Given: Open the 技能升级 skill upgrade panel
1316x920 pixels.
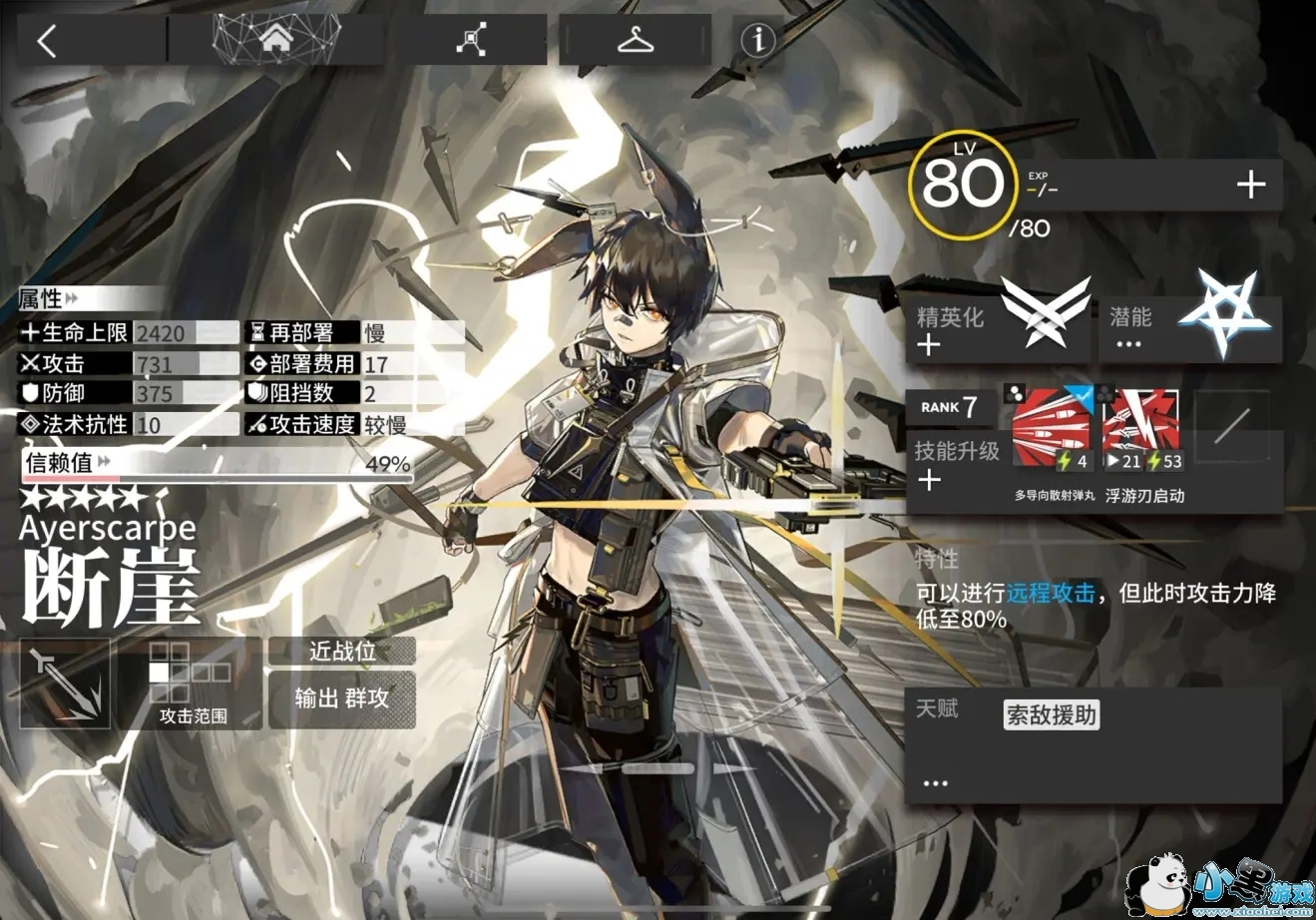Looking at the screenshot, I should click(x=955, y=464).
